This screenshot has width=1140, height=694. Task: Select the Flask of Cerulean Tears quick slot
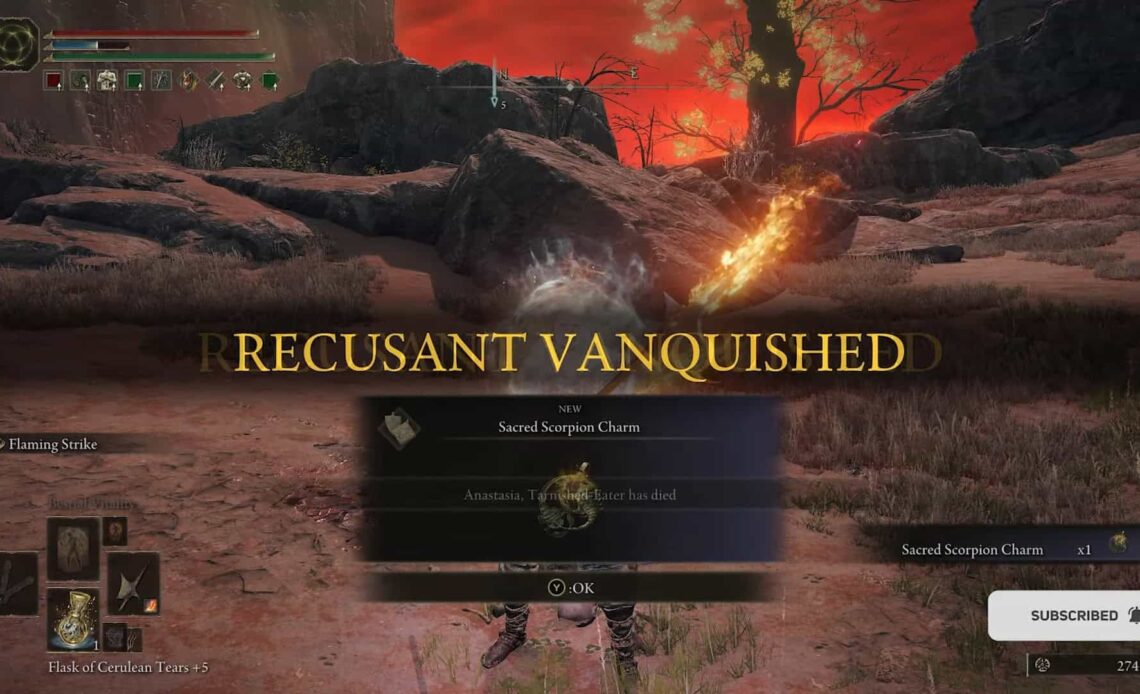coord(73,619)
